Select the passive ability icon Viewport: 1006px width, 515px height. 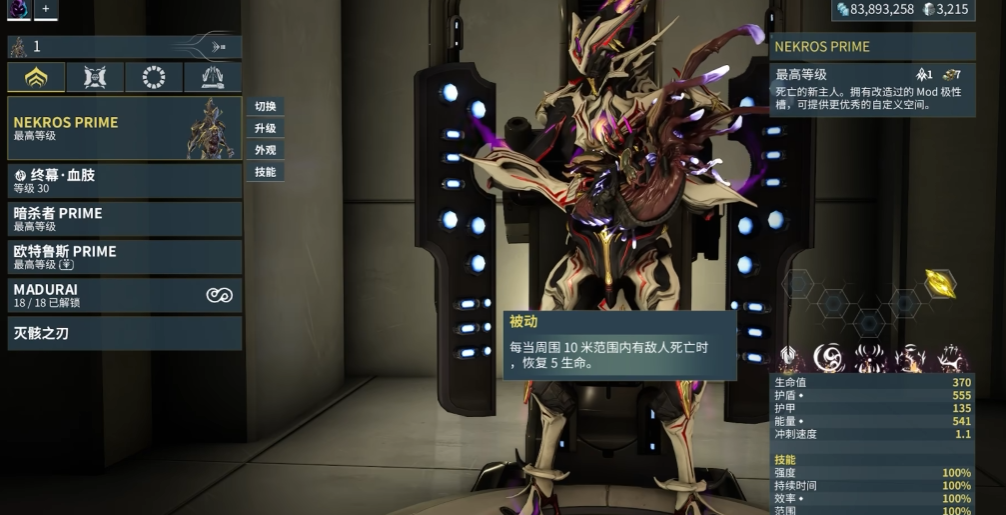click(788, 357)
